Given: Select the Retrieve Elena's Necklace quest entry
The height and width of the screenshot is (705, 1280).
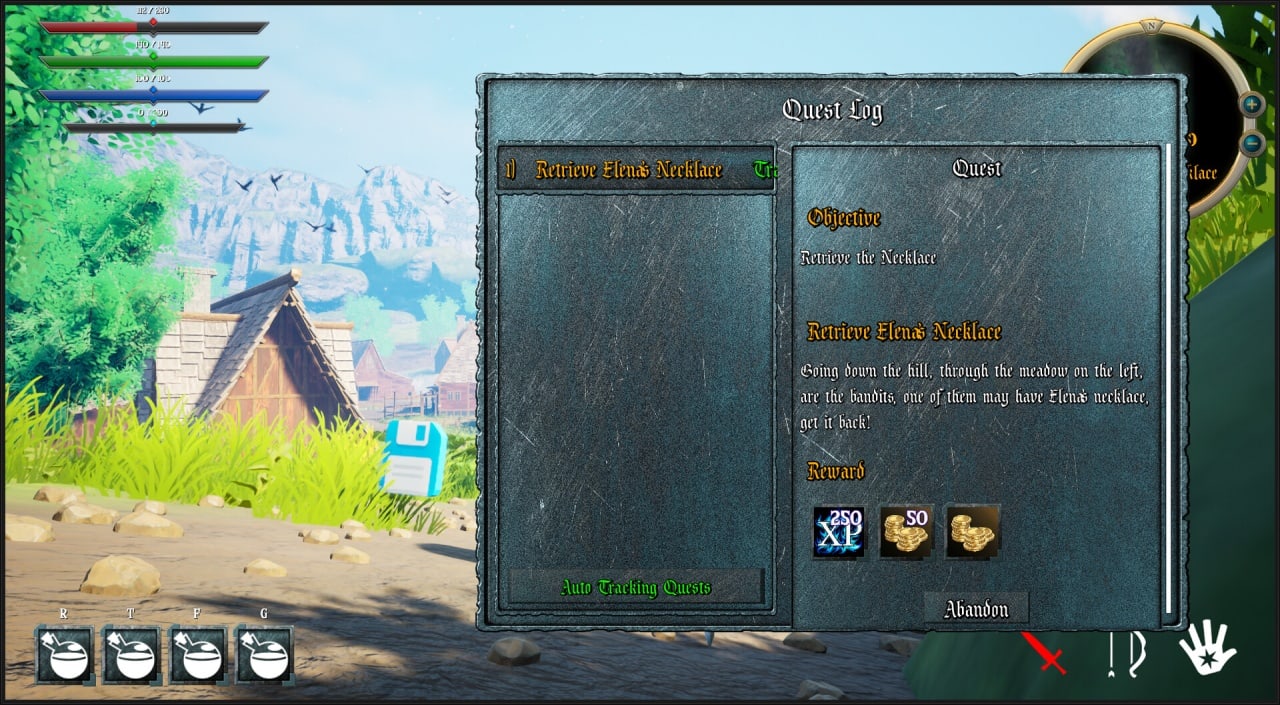Looking at the screenshot, I should [628, 170].
